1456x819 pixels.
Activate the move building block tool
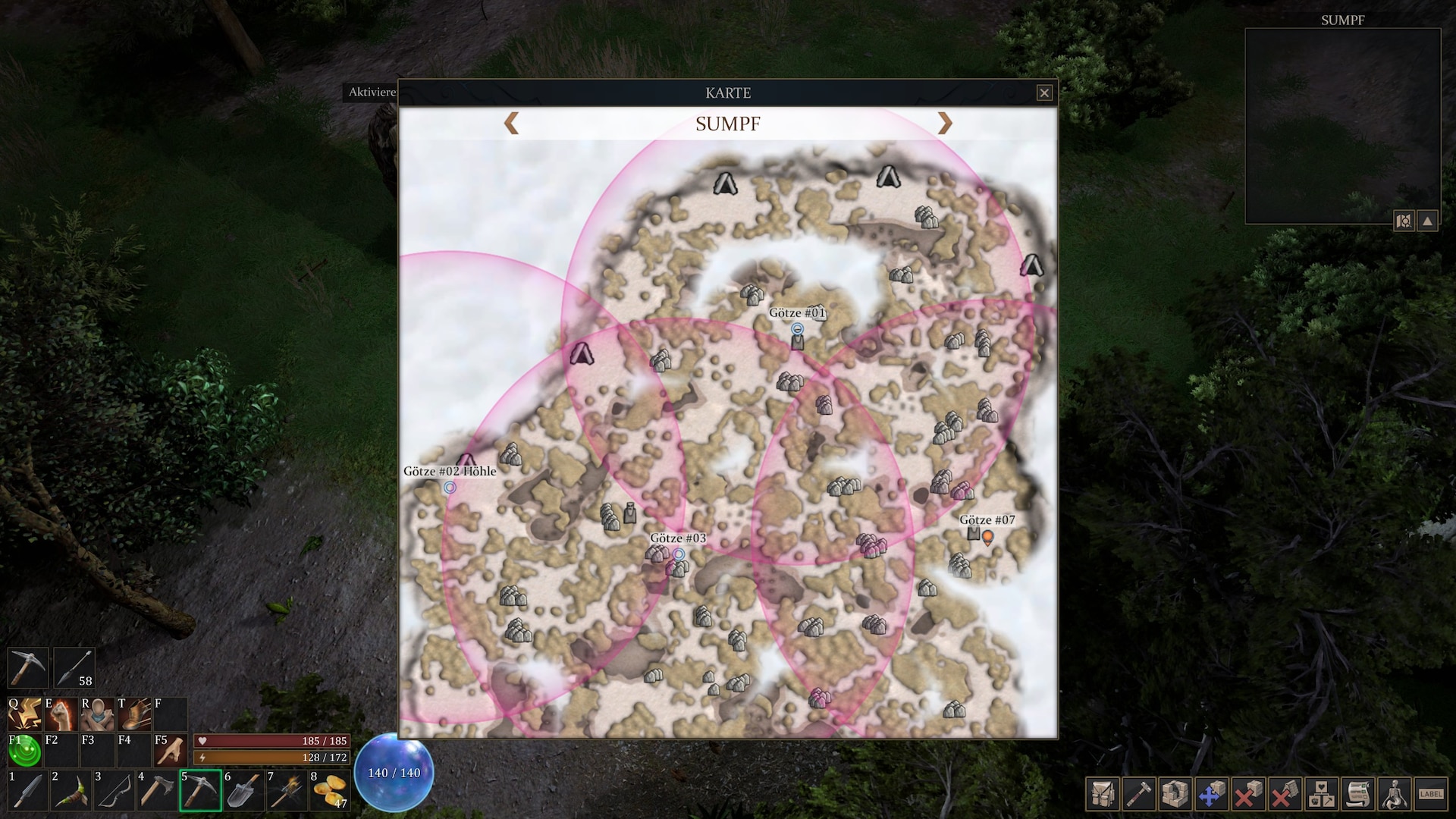(1211, 793)
